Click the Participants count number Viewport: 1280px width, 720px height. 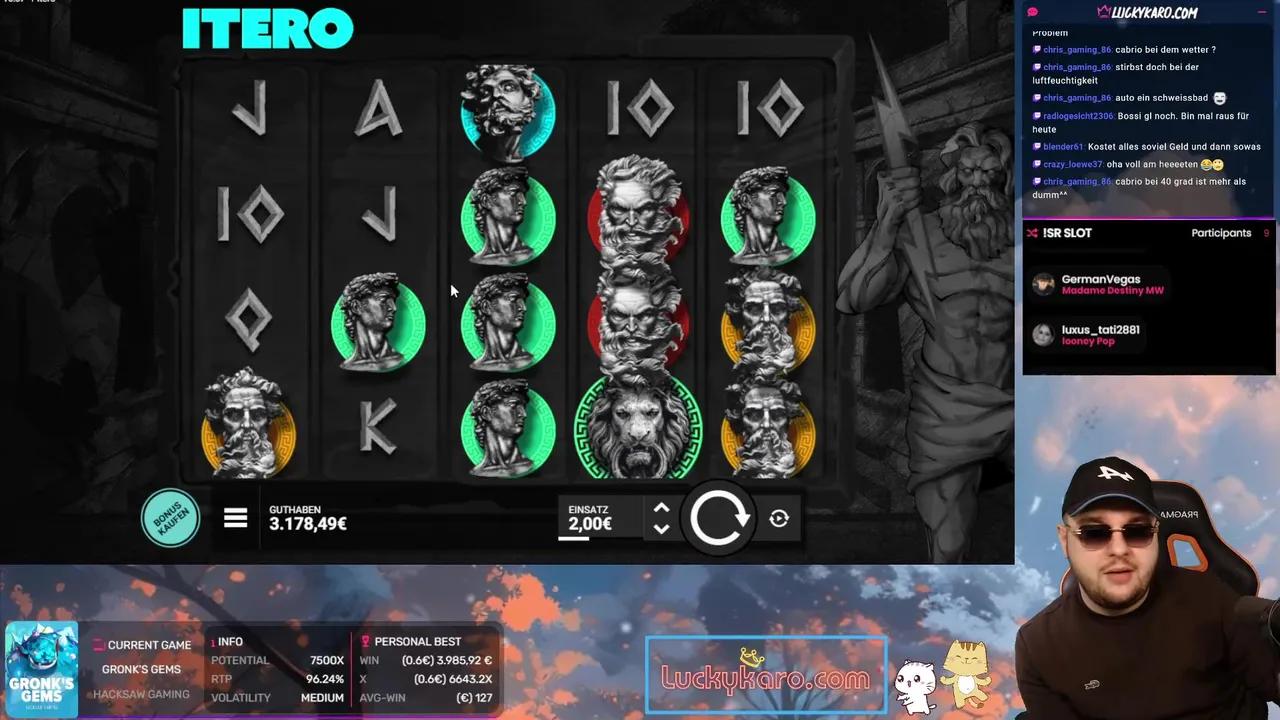1266,232
